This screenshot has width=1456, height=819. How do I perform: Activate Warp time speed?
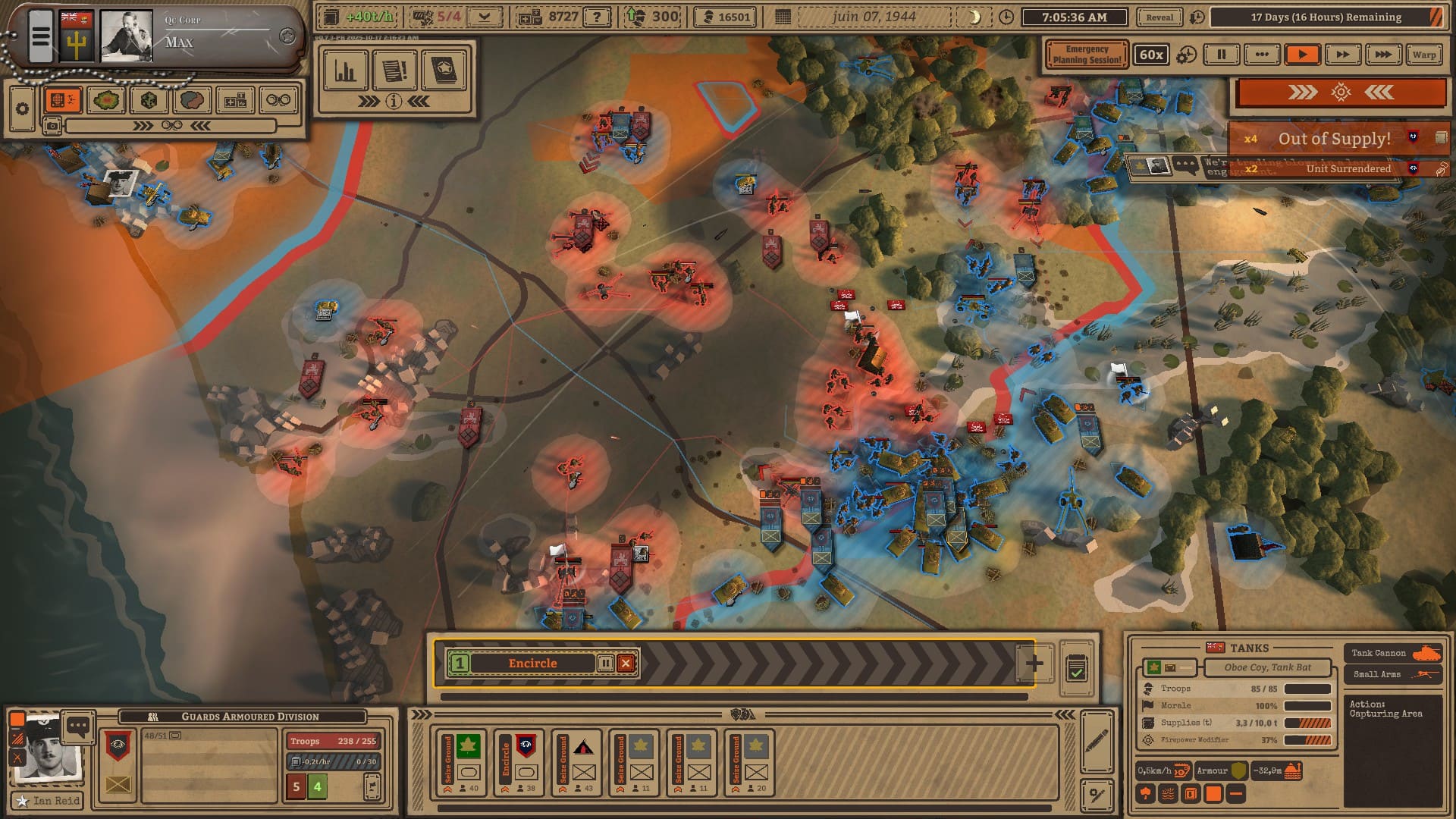(1423, 55)
